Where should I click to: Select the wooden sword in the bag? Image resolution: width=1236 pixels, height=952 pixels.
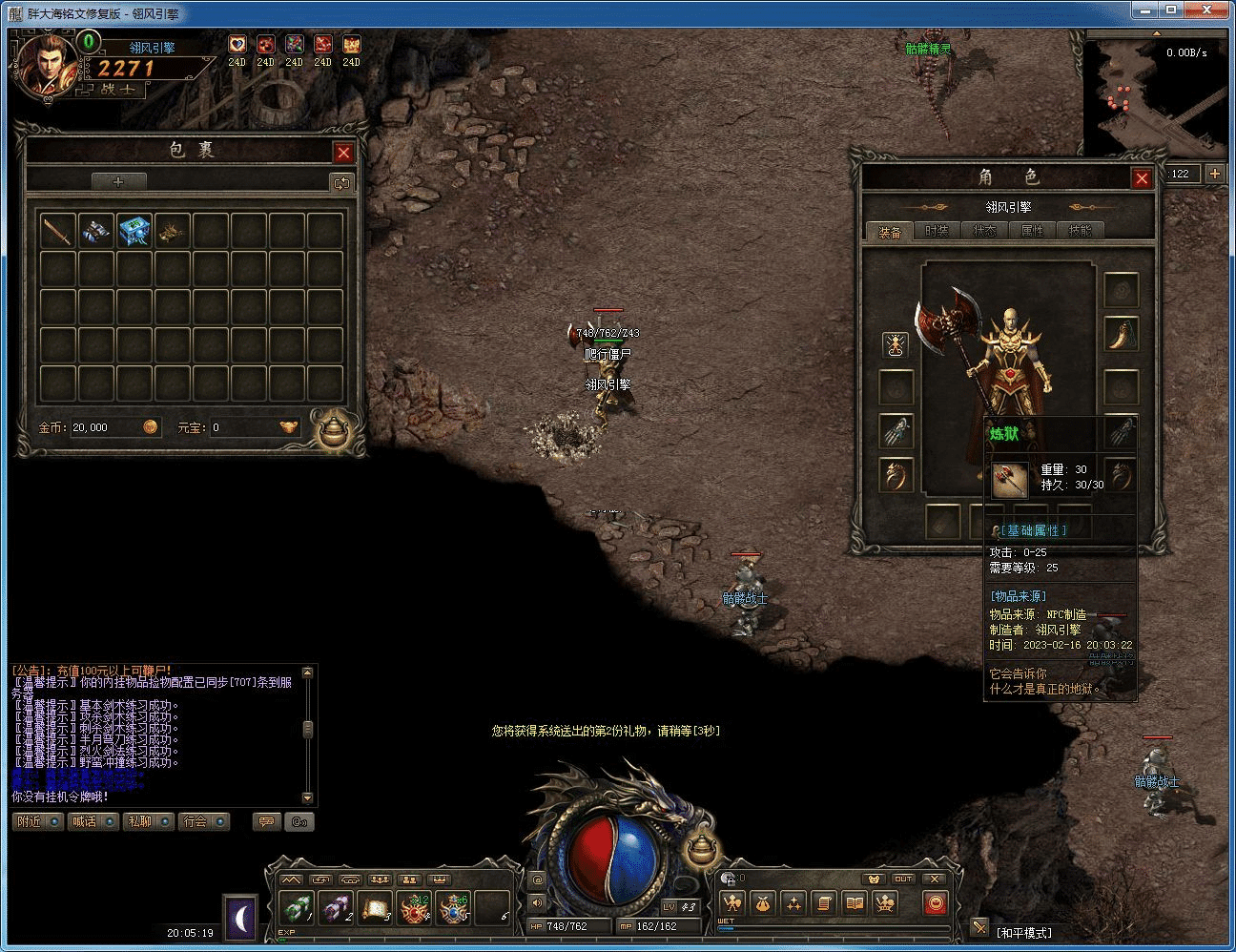click(x=57, y=231)
